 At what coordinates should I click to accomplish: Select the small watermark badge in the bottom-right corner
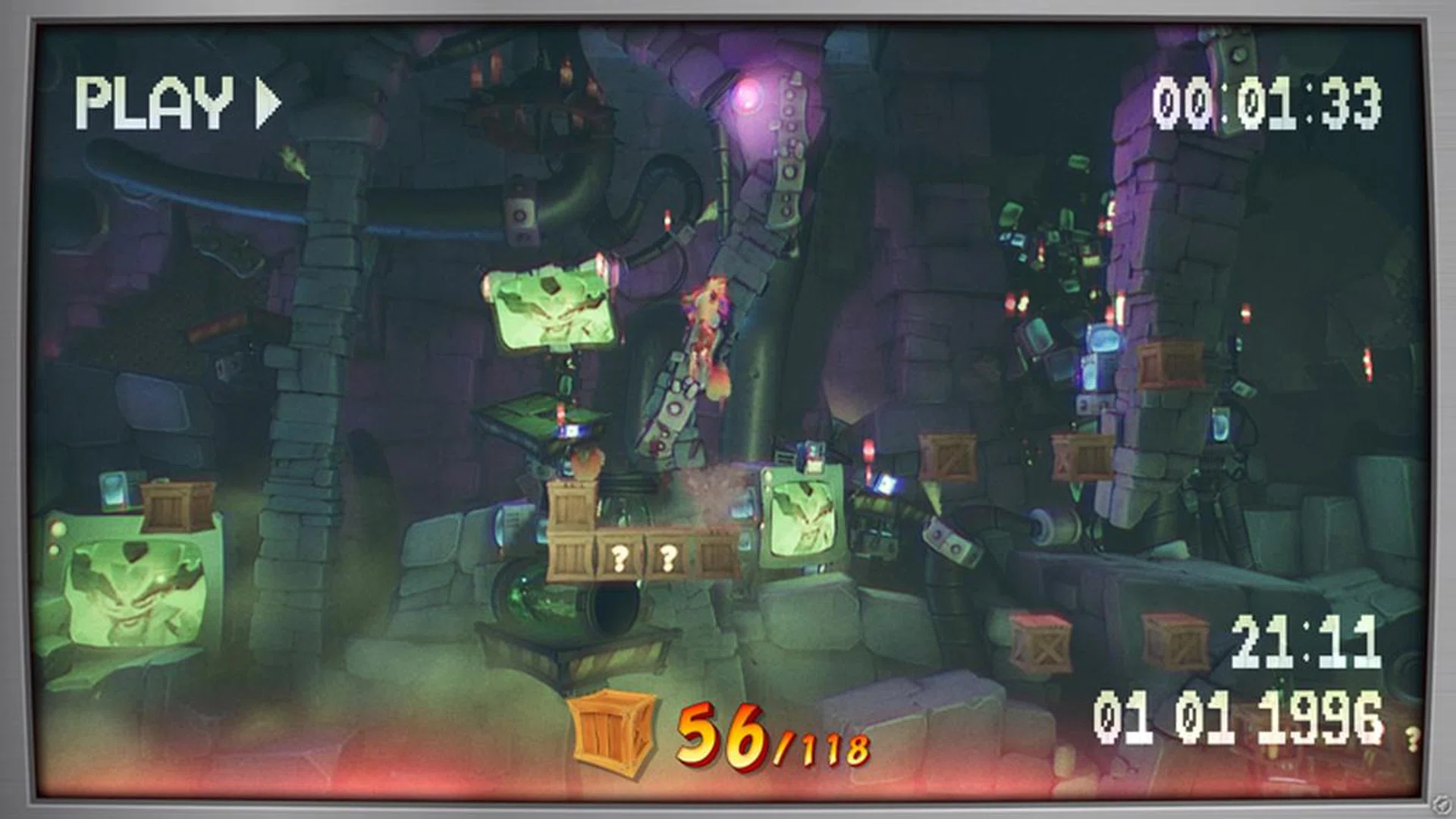(1440, 802)
